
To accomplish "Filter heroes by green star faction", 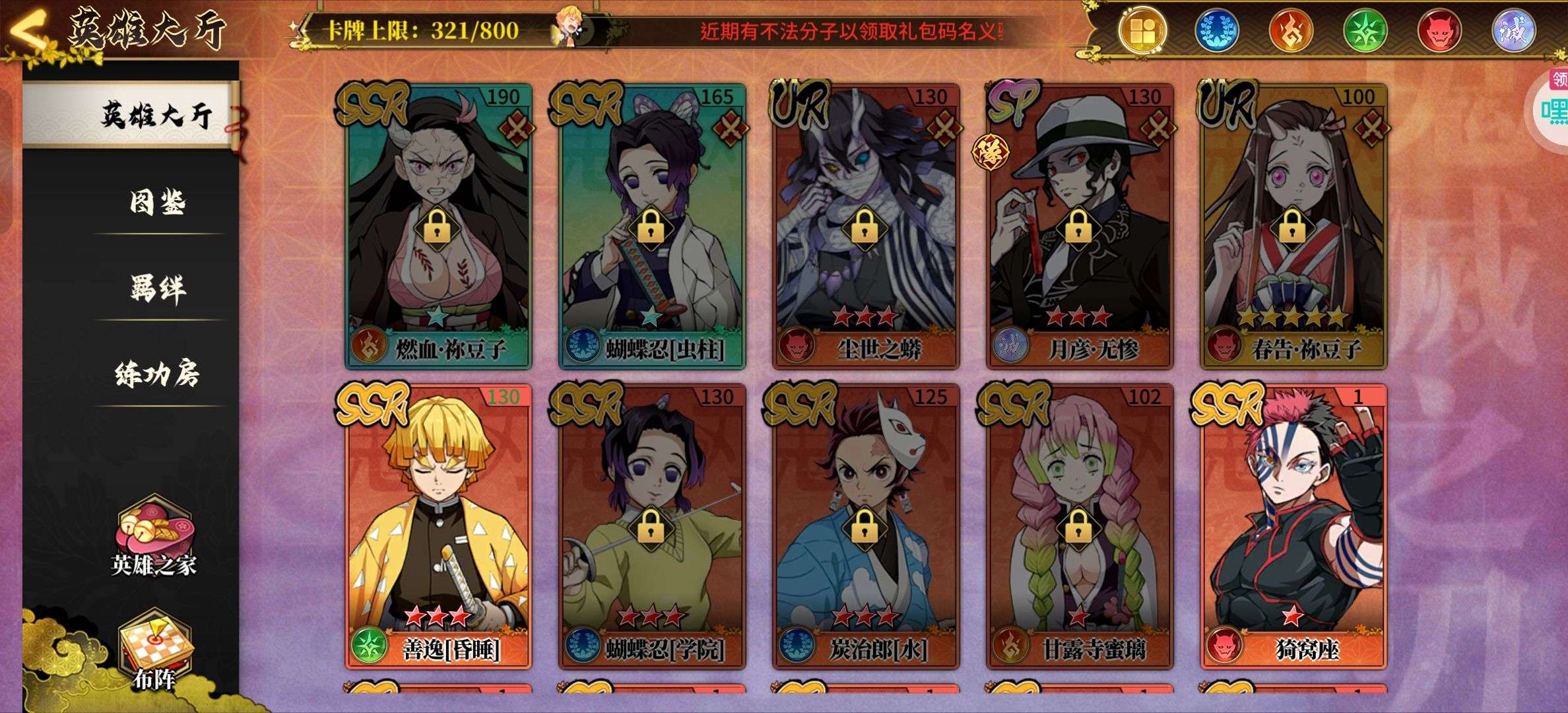I will point(1365,31).
